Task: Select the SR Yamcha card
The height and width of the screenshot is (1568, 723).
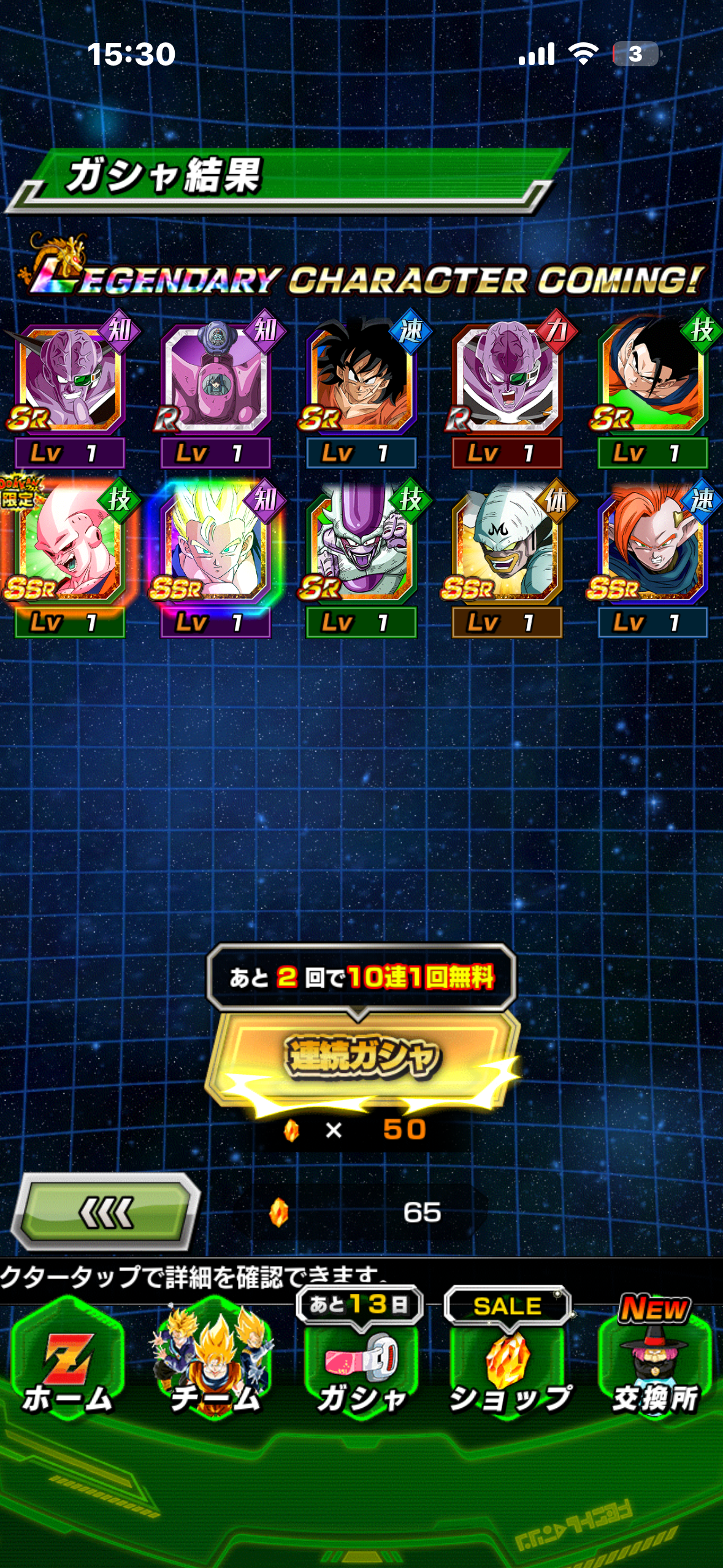Action: (x=362, y=378)
